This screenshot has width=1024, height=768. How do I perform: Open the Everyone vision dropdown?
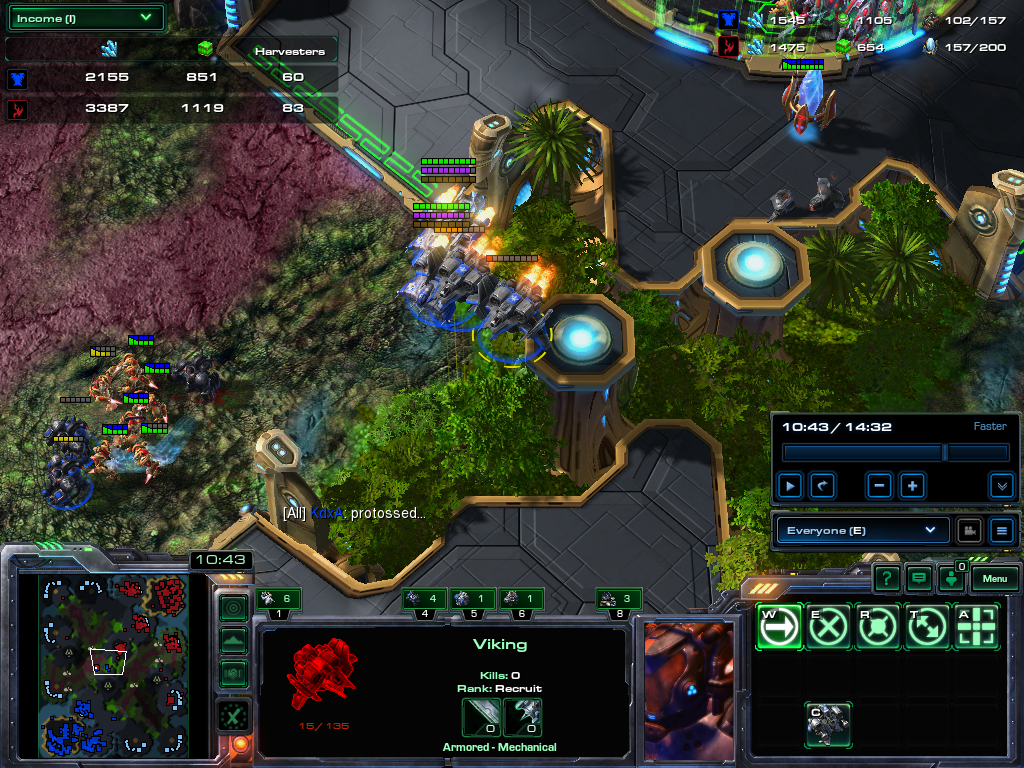862,530
